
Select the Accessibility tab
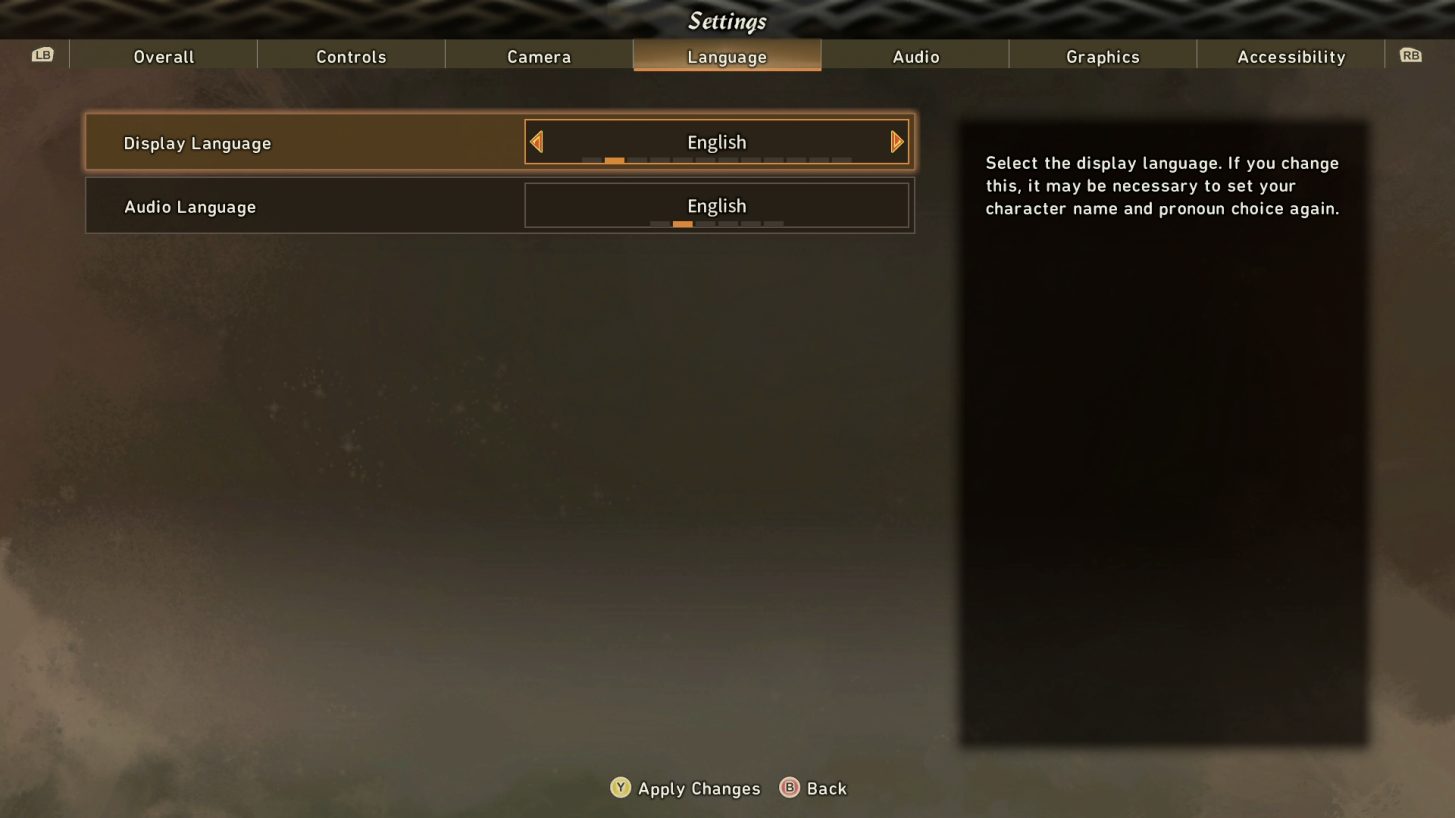tap(1291, 56)
